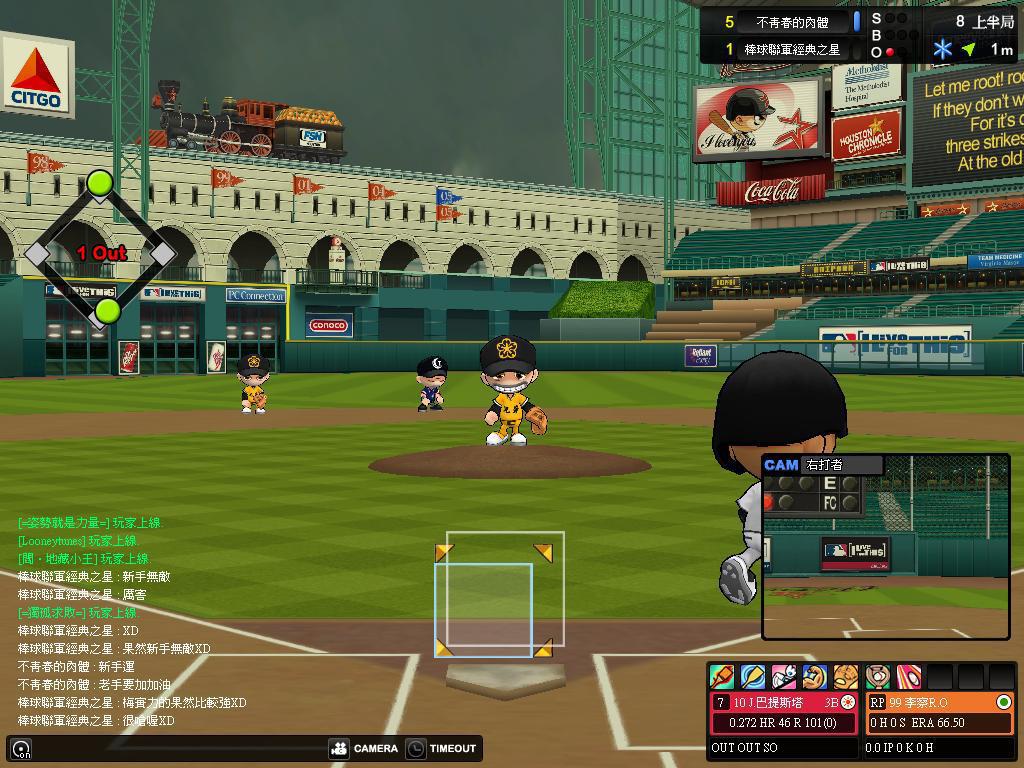Select the catcher mitt pitcher skill icon
The height and width of the screenshot is (768, 1024).
click(878, 677)
